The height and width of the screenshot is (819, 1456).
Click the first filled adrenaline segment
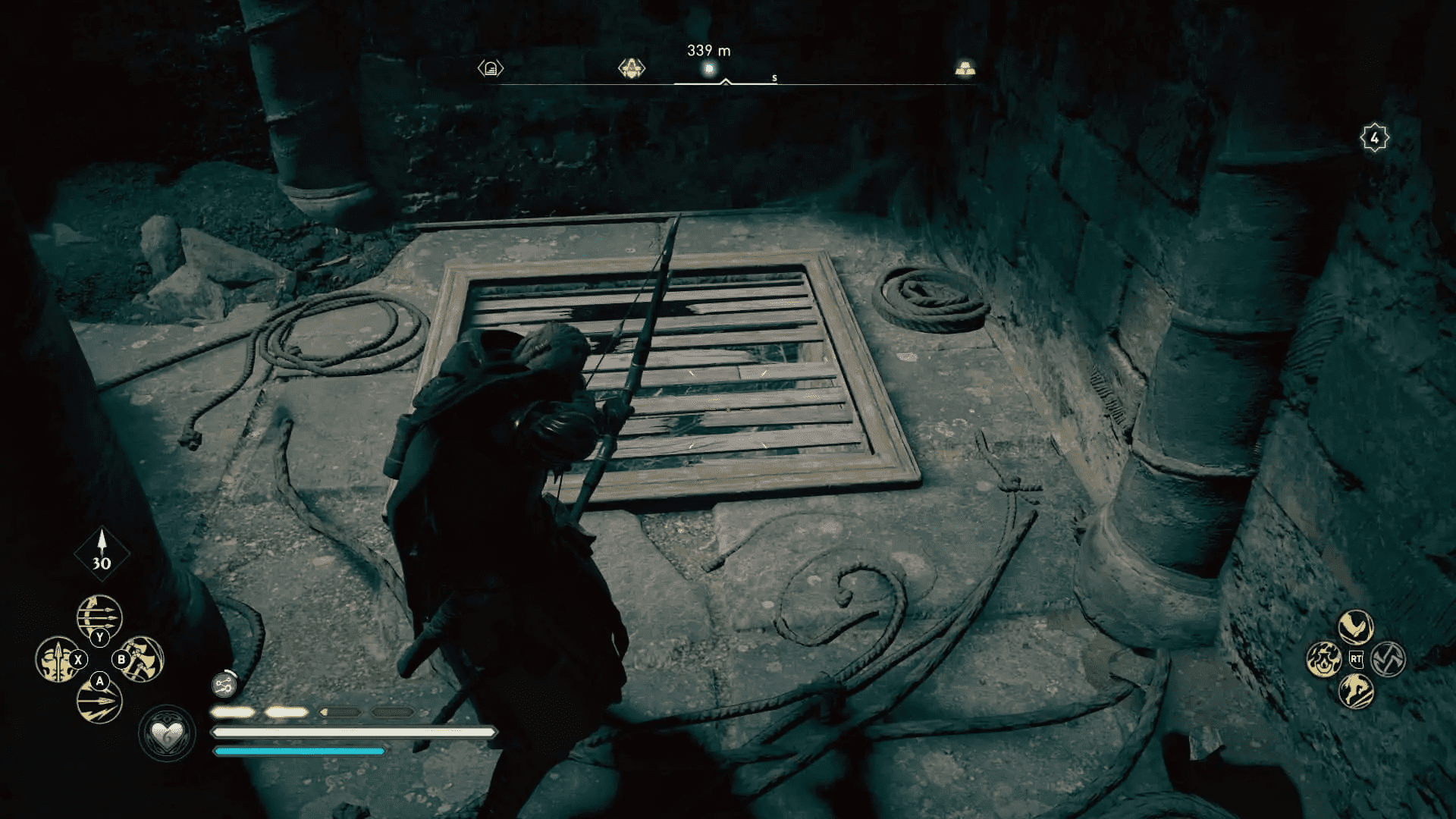click(x=231, y=713)
